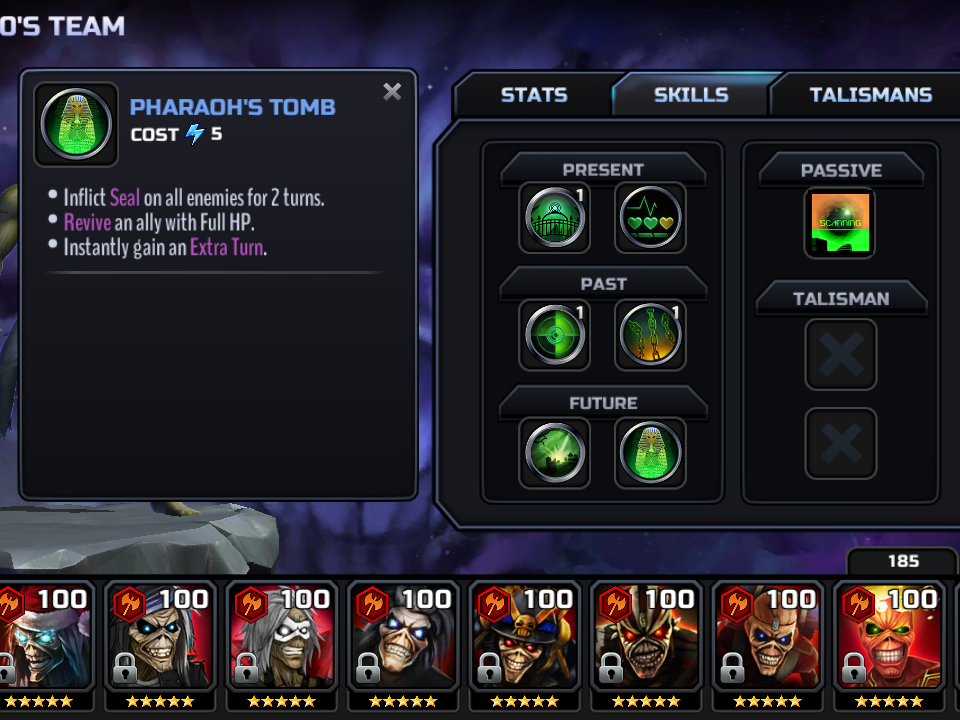The width and height of the screenshot is (960, 720).
Task: Choose the pharaoh mask Future skill icon
Action: (x=650, y=453)
